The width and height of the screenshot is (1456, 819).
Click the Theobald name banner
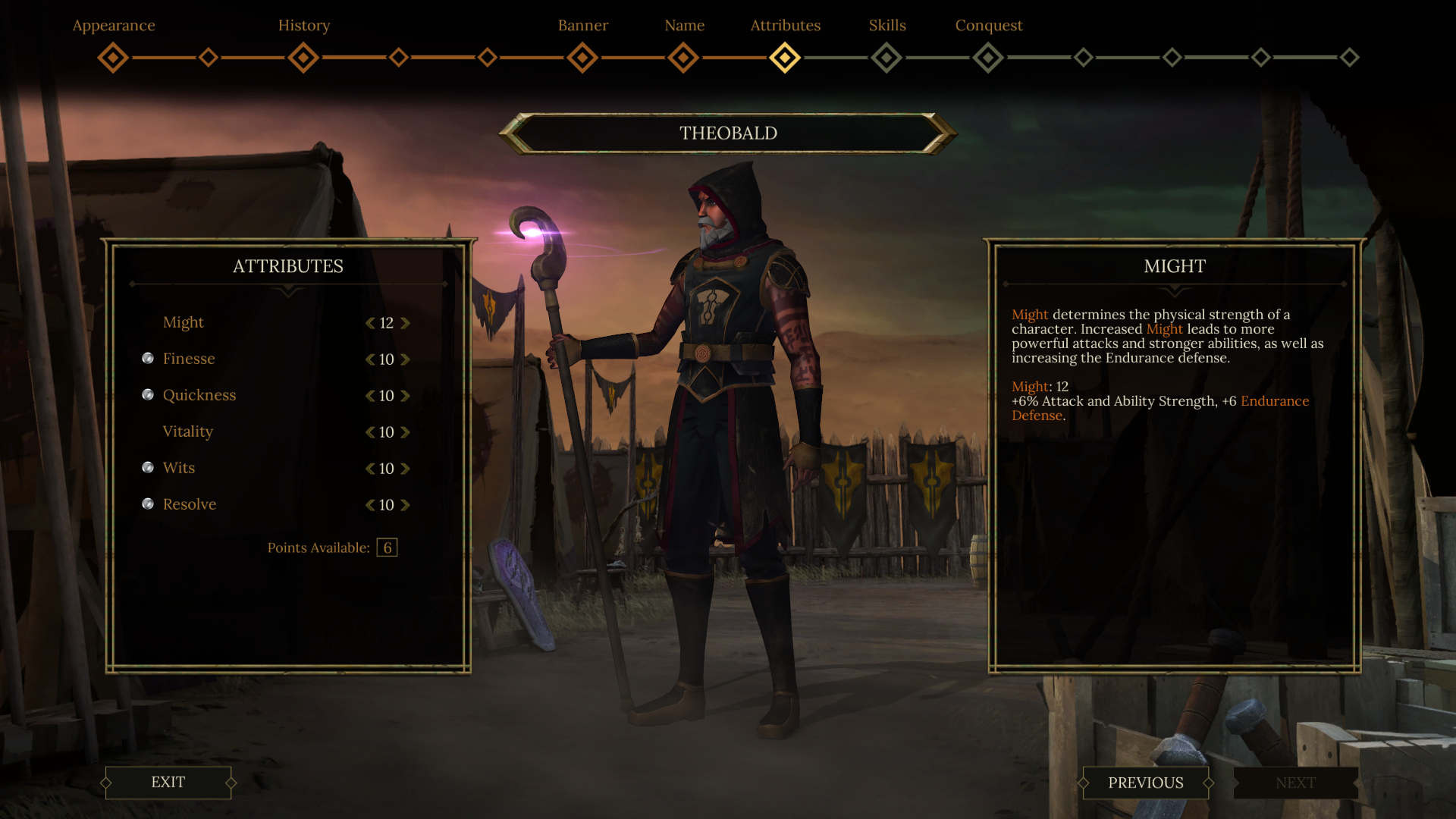[728, 133]
